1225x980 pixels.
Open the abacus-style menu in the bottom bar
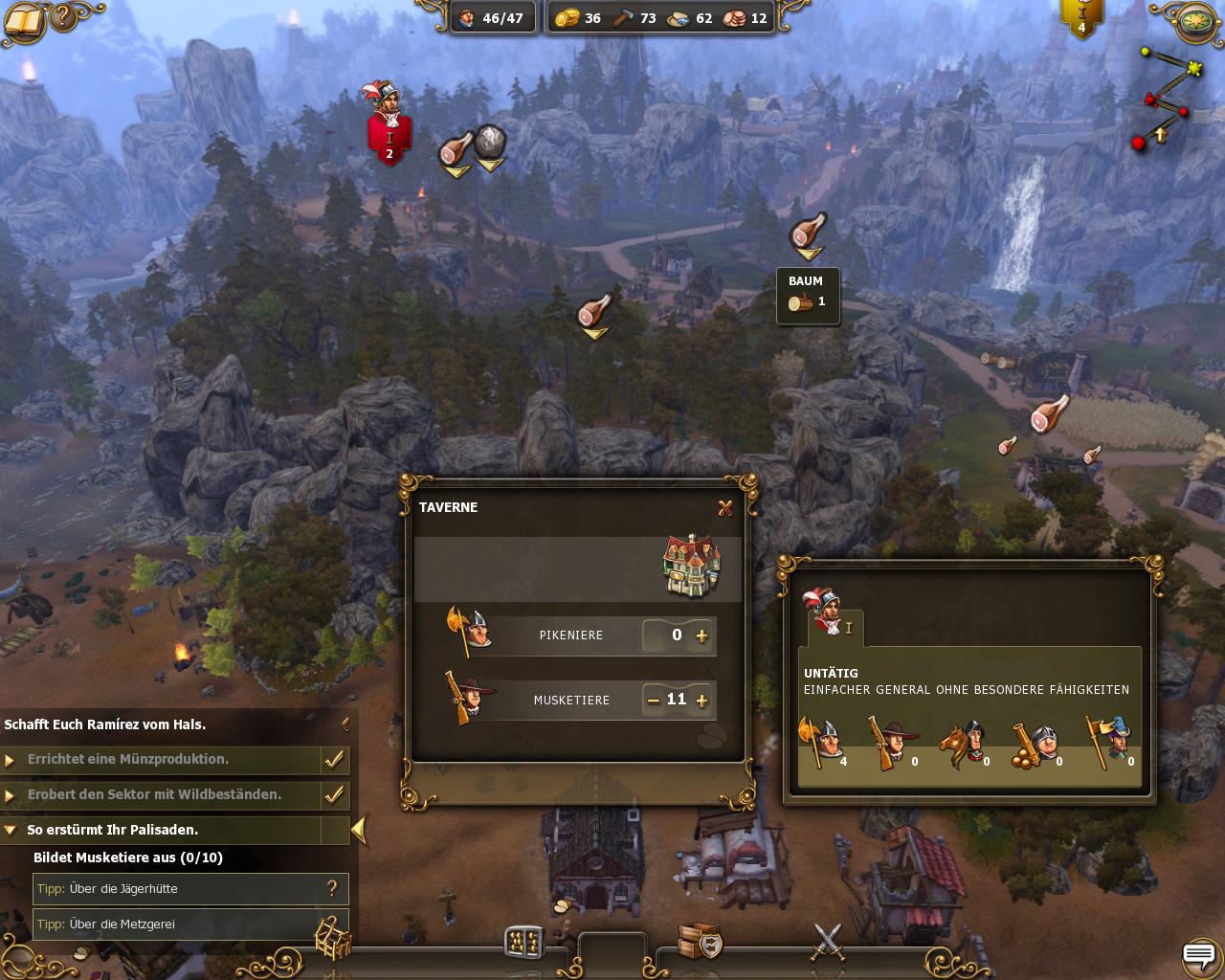[x=523, y=942]
